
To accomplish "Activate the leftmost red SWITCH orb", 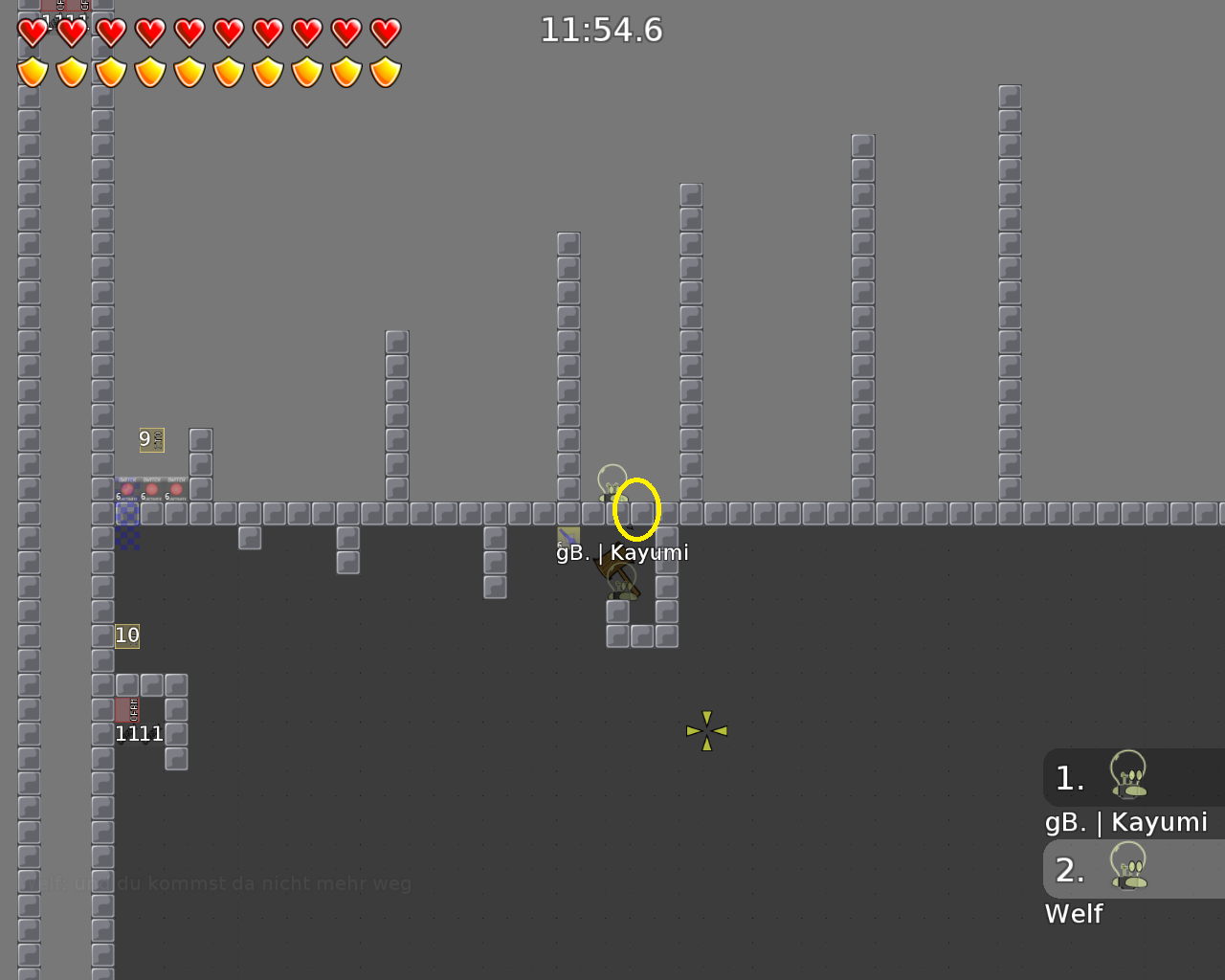I will (127, 489).
